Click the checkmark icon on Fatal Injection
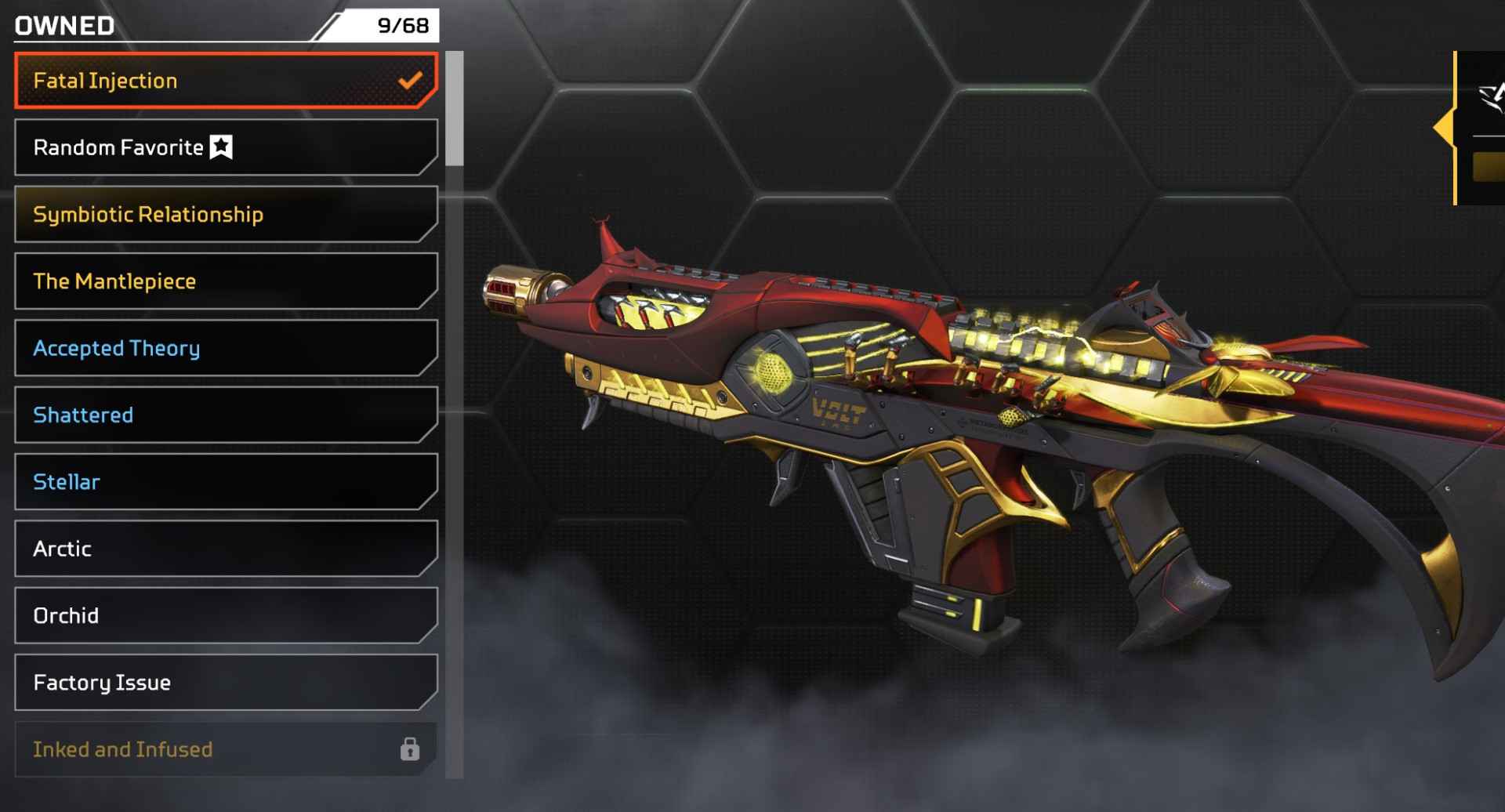This screenshot has height=812, width=1505. pyautogui.click(x=410, y=80)
